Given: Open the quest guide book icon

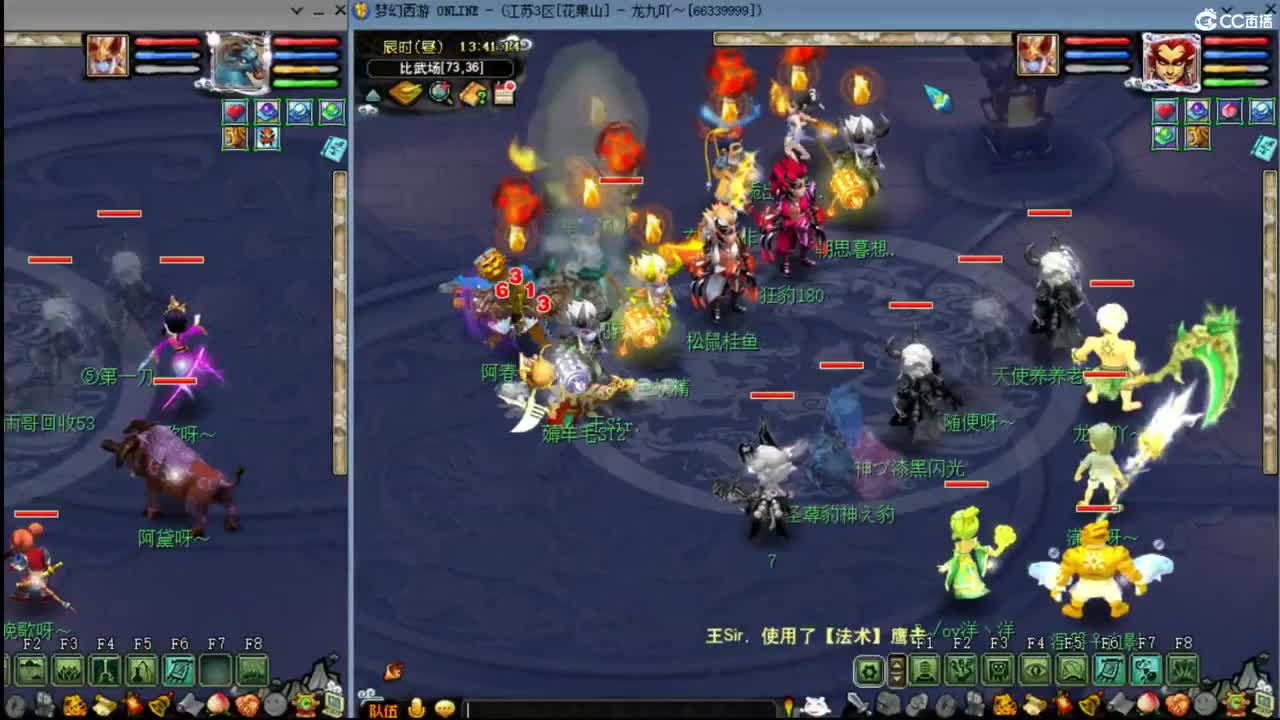Looking at the screenshot, I should click(x=472, y=93).
